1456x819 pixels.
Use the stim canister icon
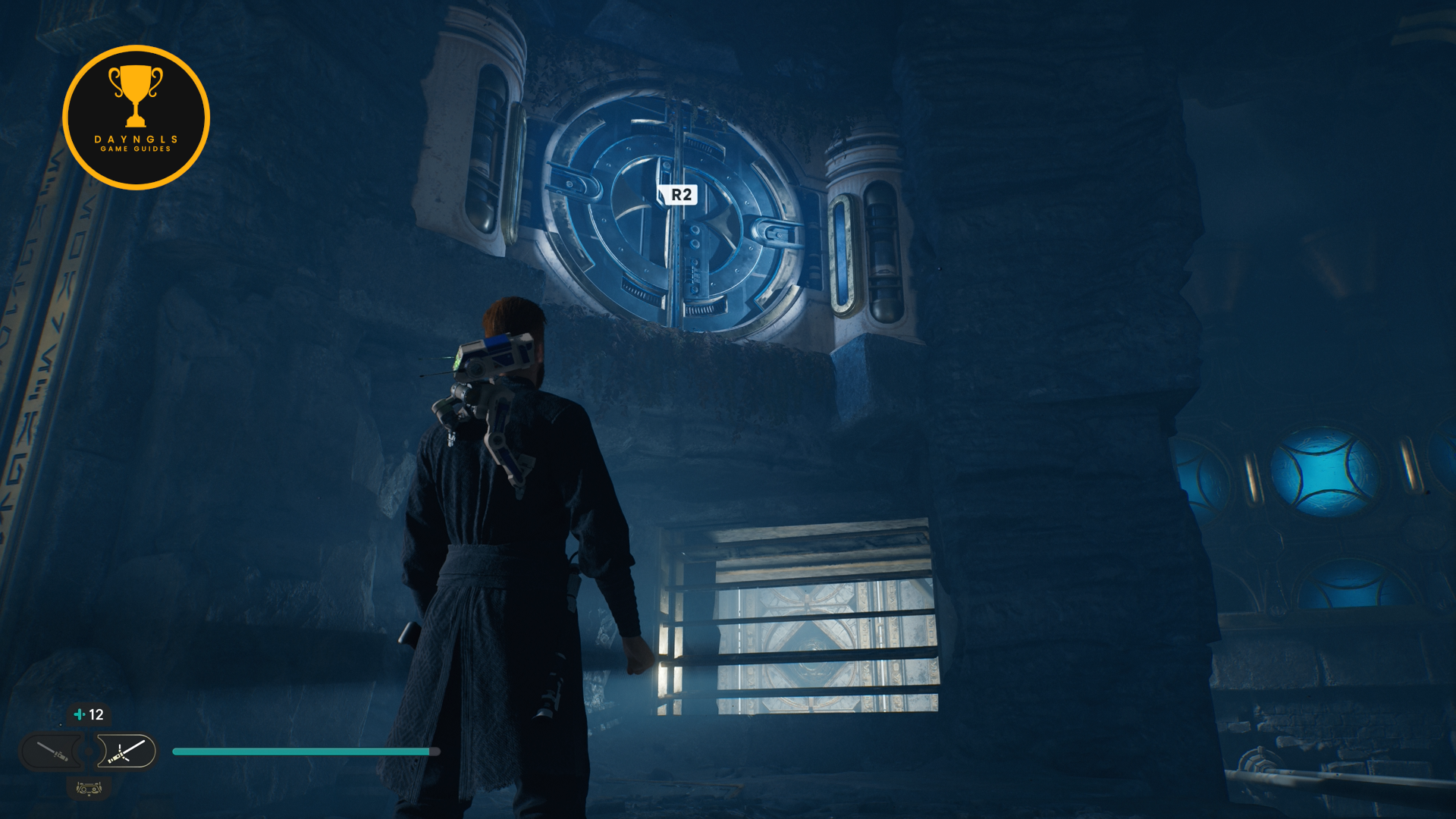pos(80,714)
